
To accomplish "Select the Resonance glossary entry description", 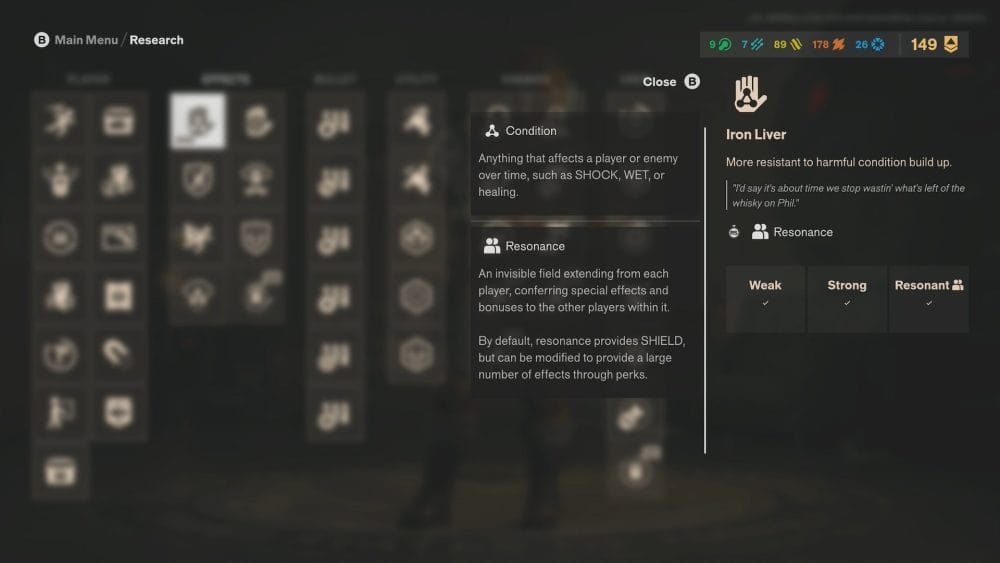I will click(584, 324).
